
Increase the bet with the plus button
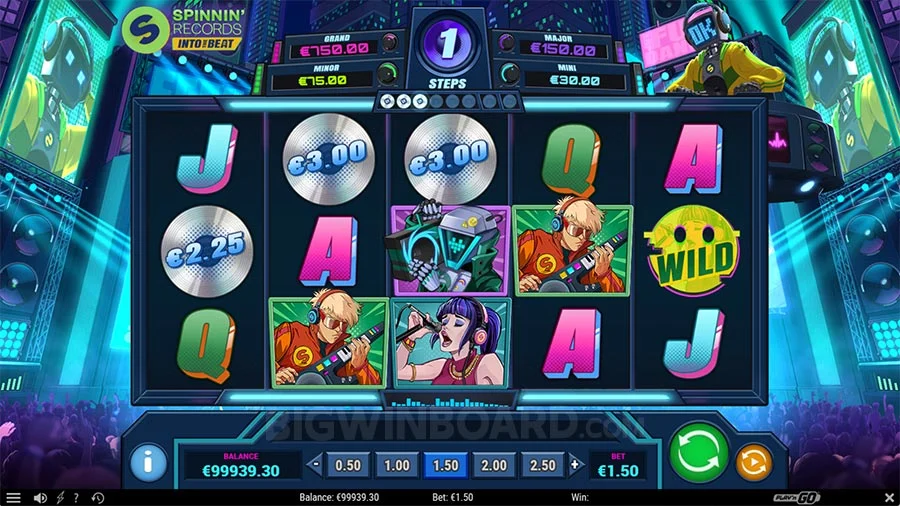click(x=575, y=465)
